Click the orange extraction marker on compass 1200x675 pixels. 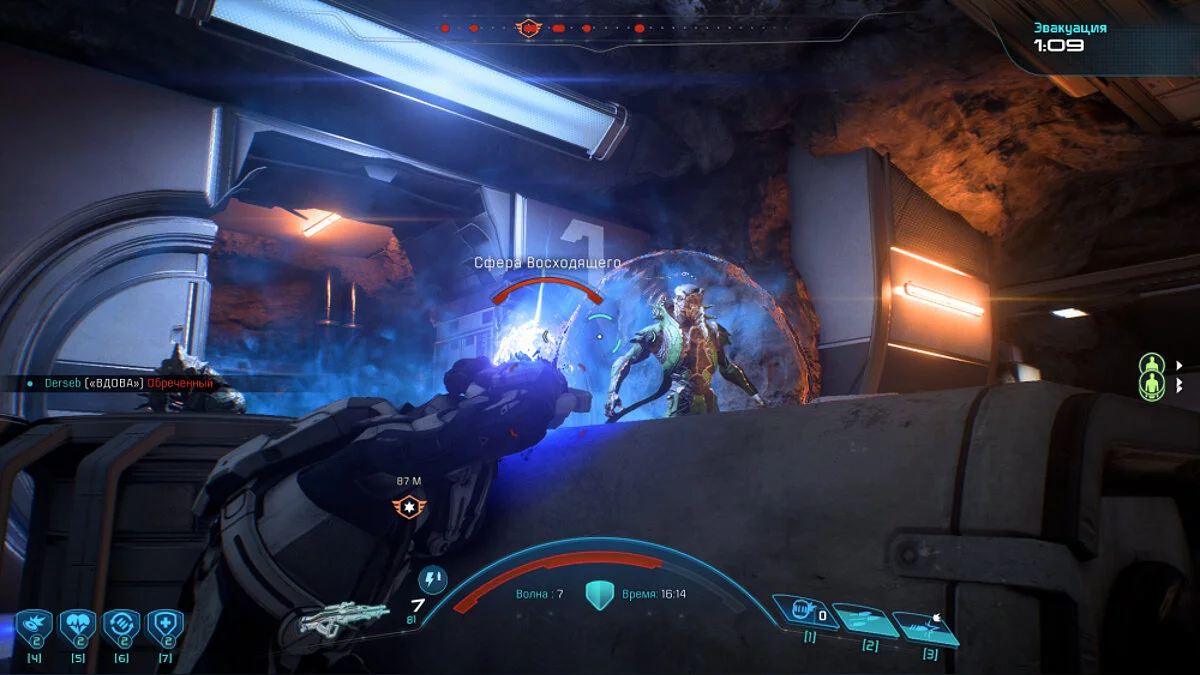coord(527,28)
